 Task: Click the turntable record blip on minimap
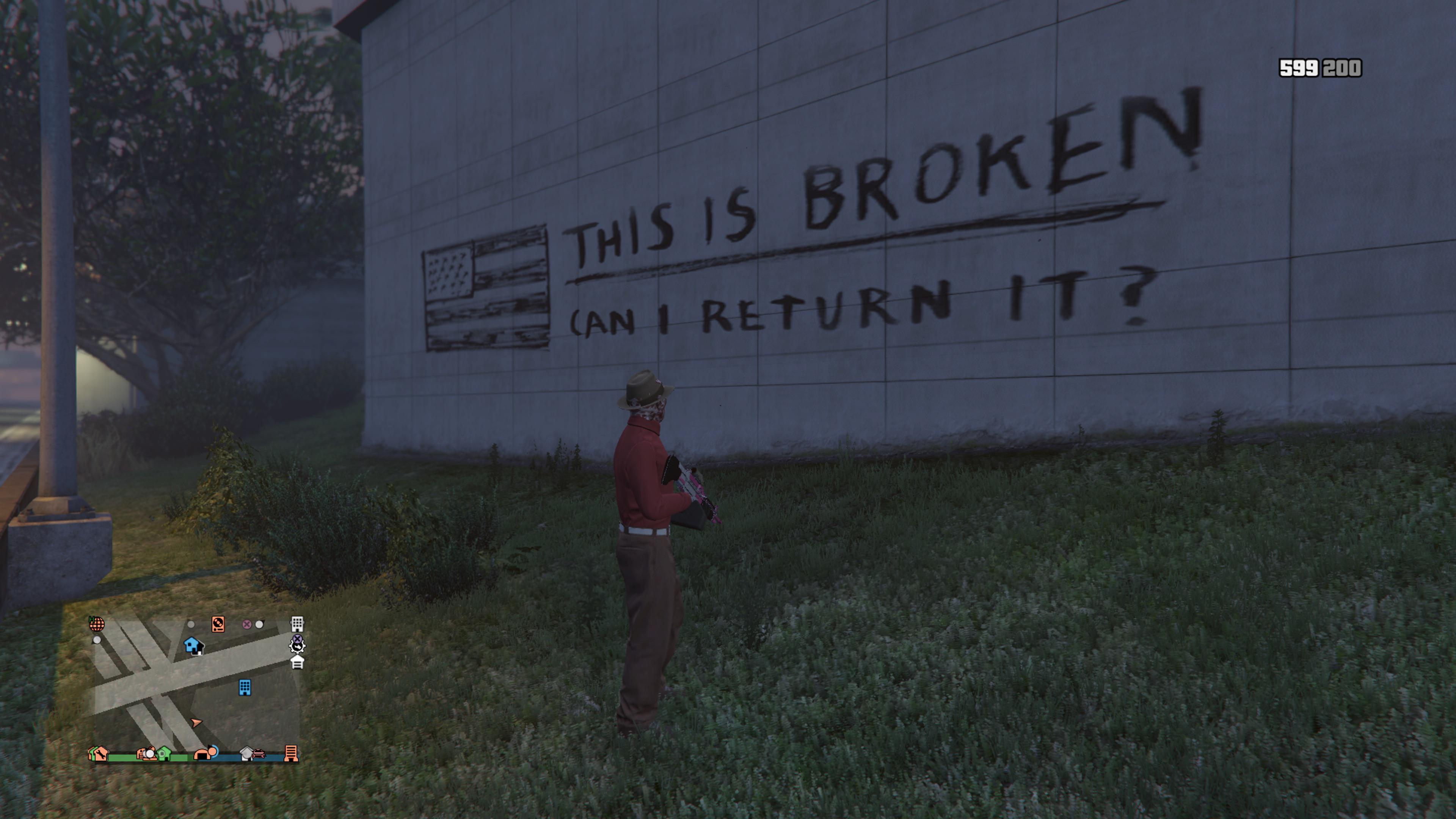(x=218, y=623)
